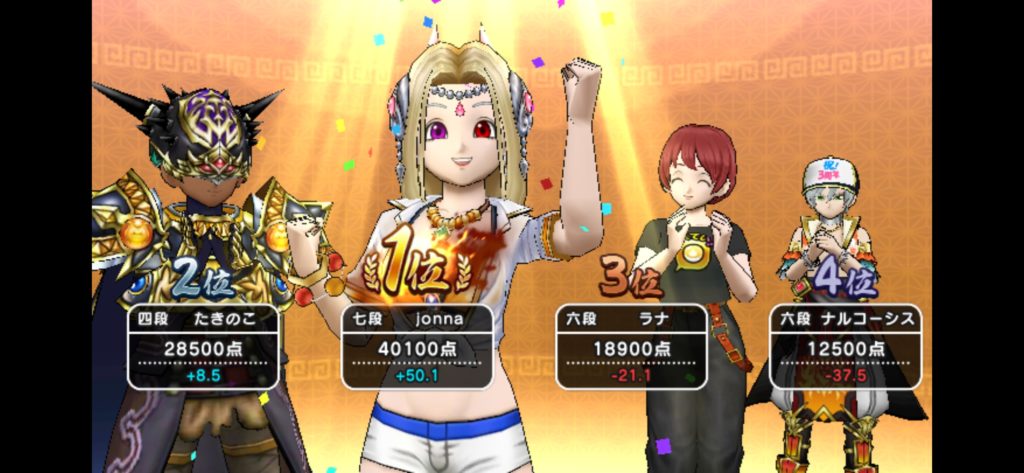Select ナルコーシス's fourth place result panel
The image size is (1024, 473).
(846, 346)
